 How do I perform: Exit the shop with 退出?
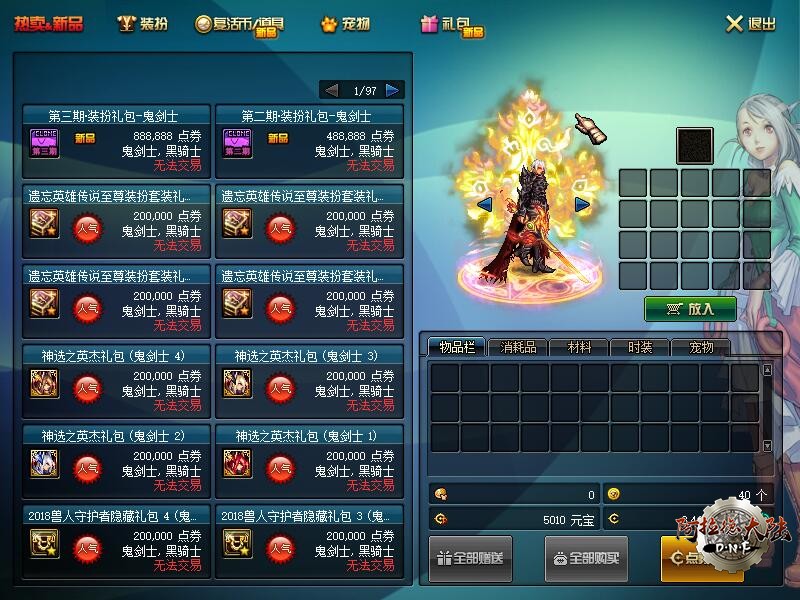(751, 24)
